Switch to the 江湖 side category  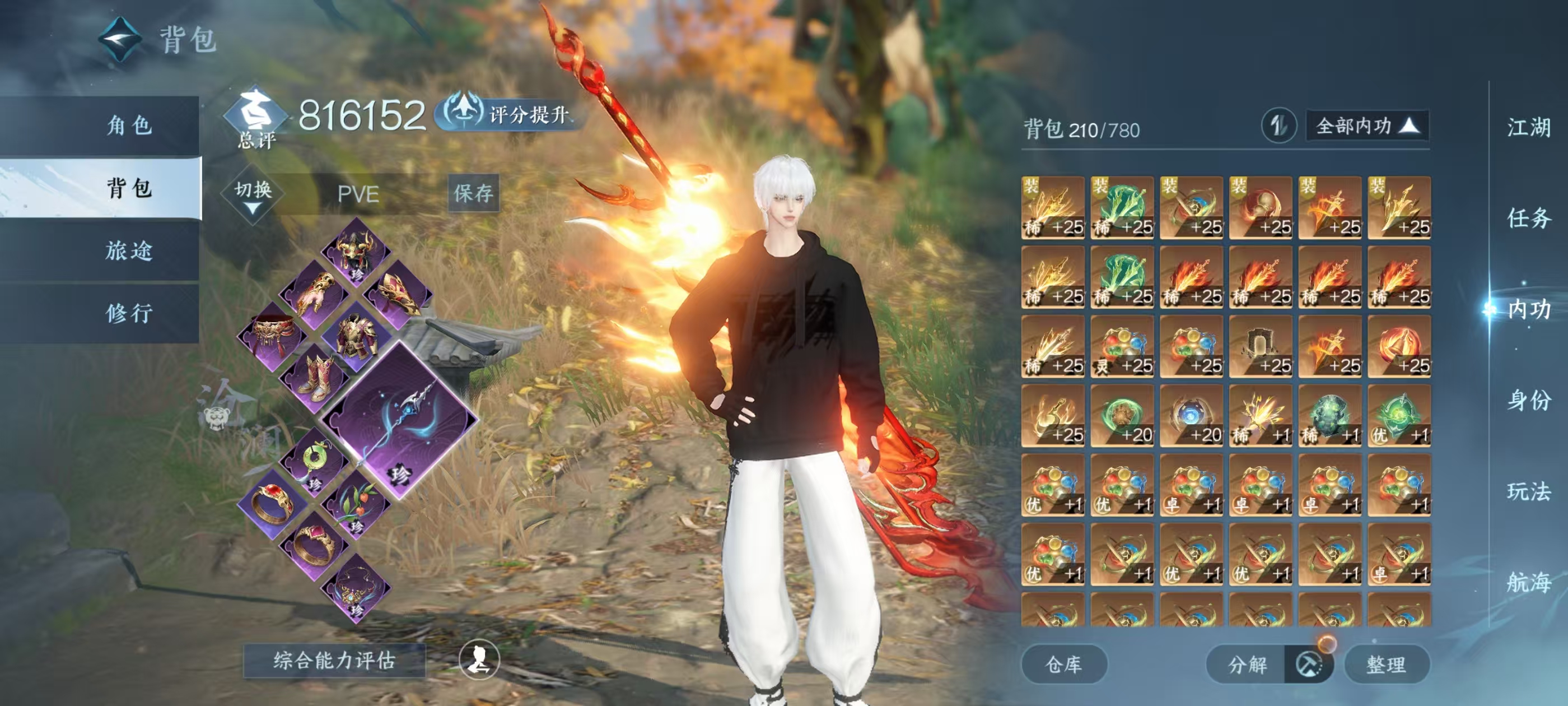coord(1528,128)
